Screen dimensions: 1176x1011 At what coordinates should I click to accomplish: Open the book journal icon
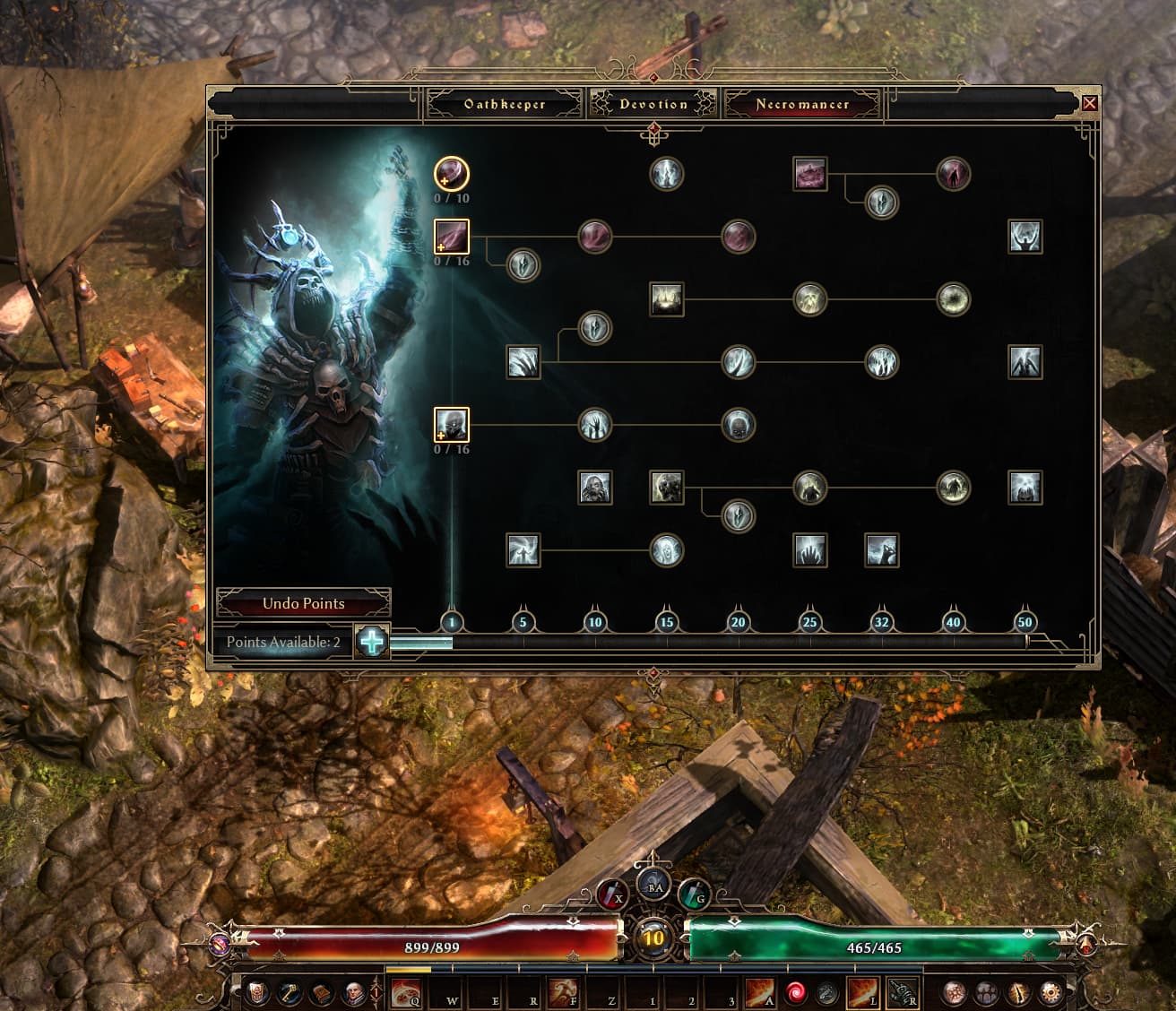322,992
